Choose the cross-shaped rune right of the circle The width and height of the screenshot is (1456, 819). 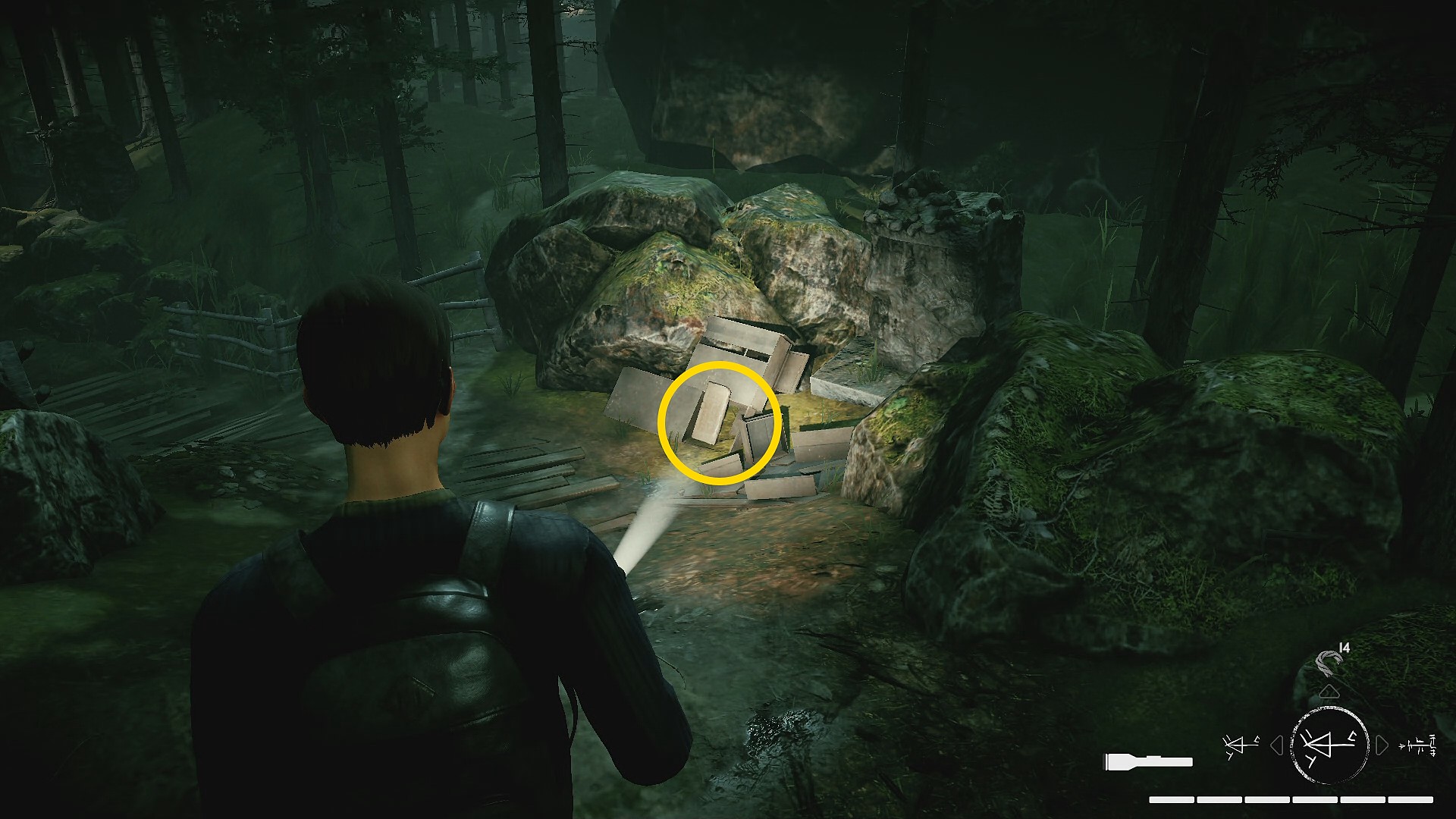(x=1419, y=745)
